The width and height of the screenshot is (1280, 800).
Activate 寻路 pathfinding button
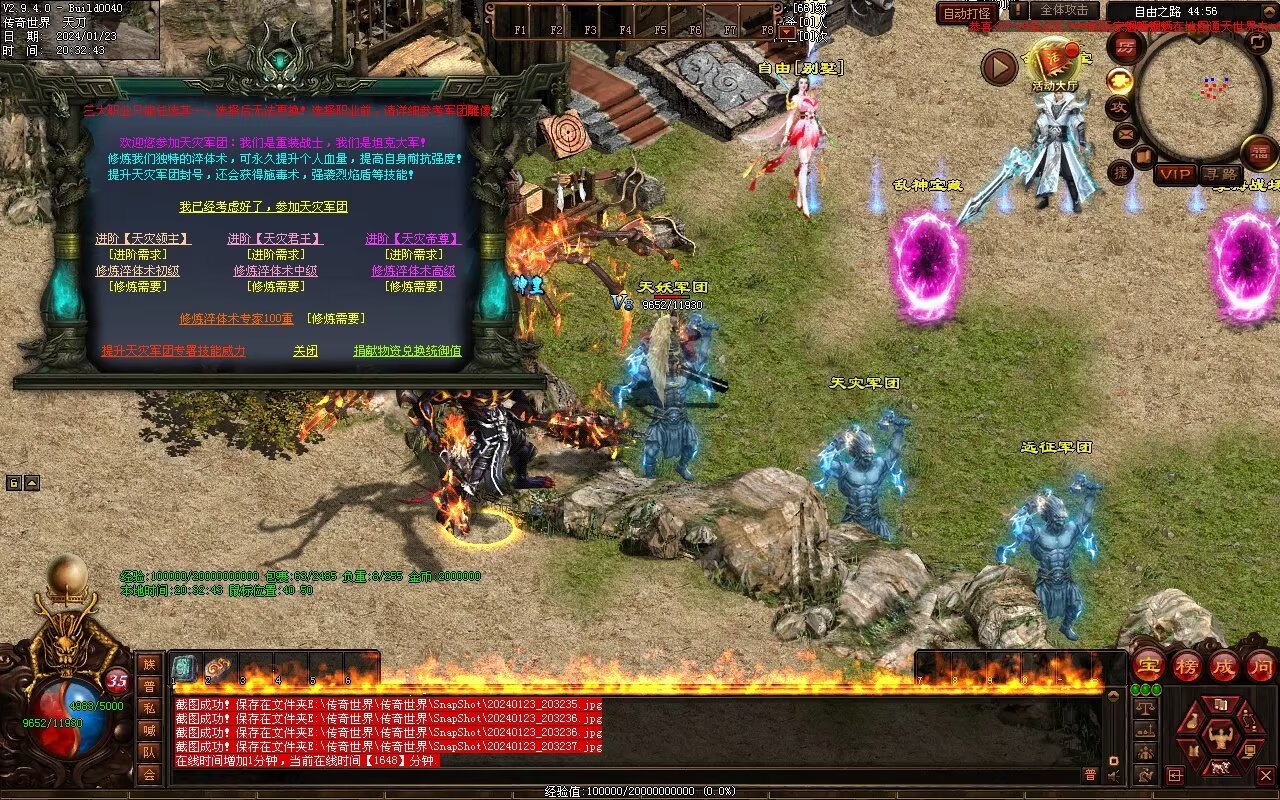click(1219, 174)
